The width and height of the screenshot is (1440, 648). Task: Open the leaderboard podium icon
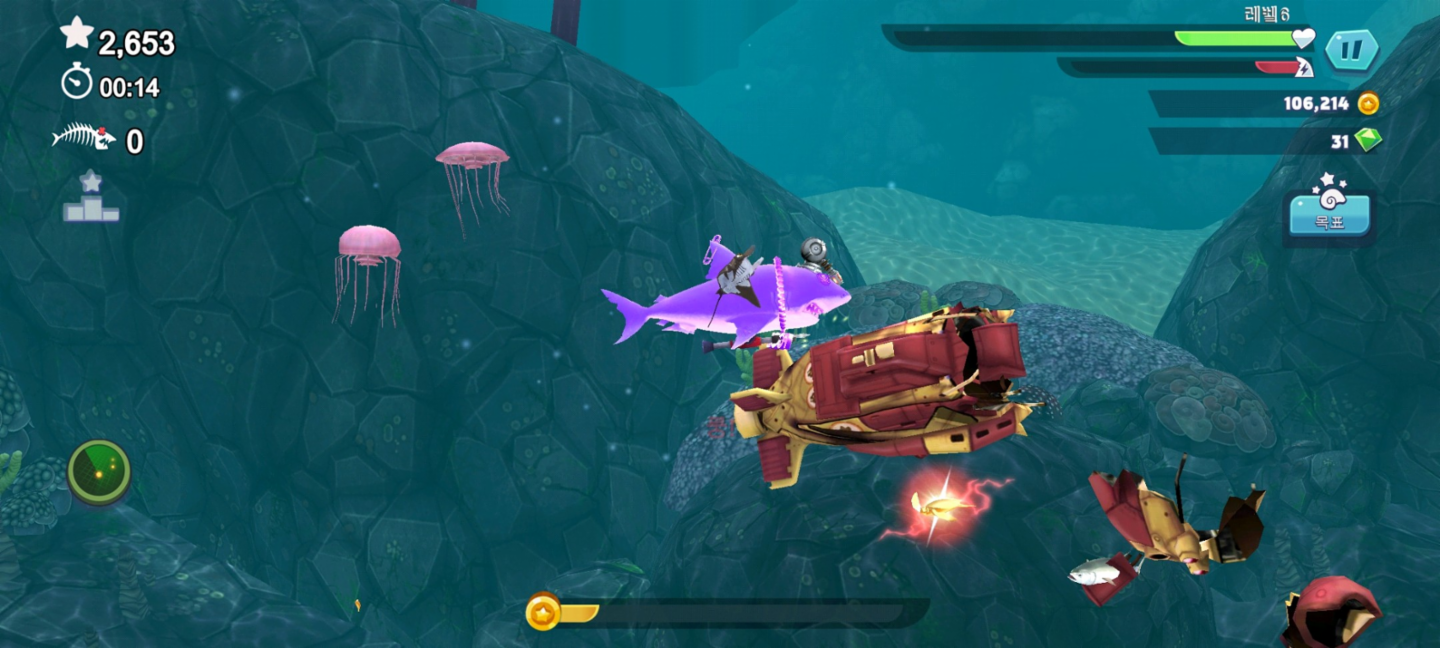pos(91,197)
